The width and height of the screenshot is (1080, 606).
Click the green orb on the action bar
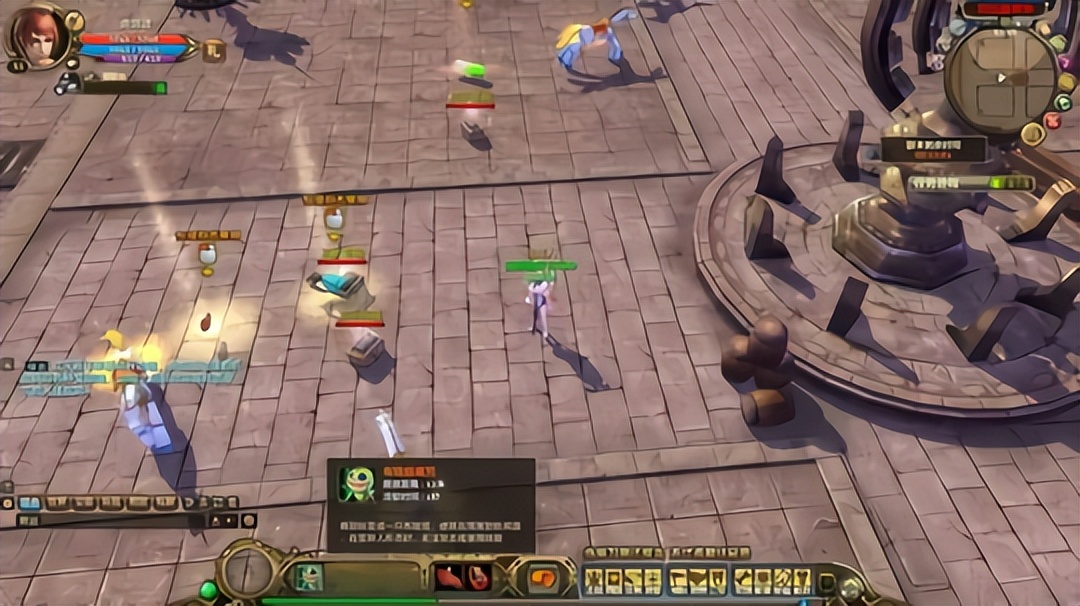tap(208, 591)
